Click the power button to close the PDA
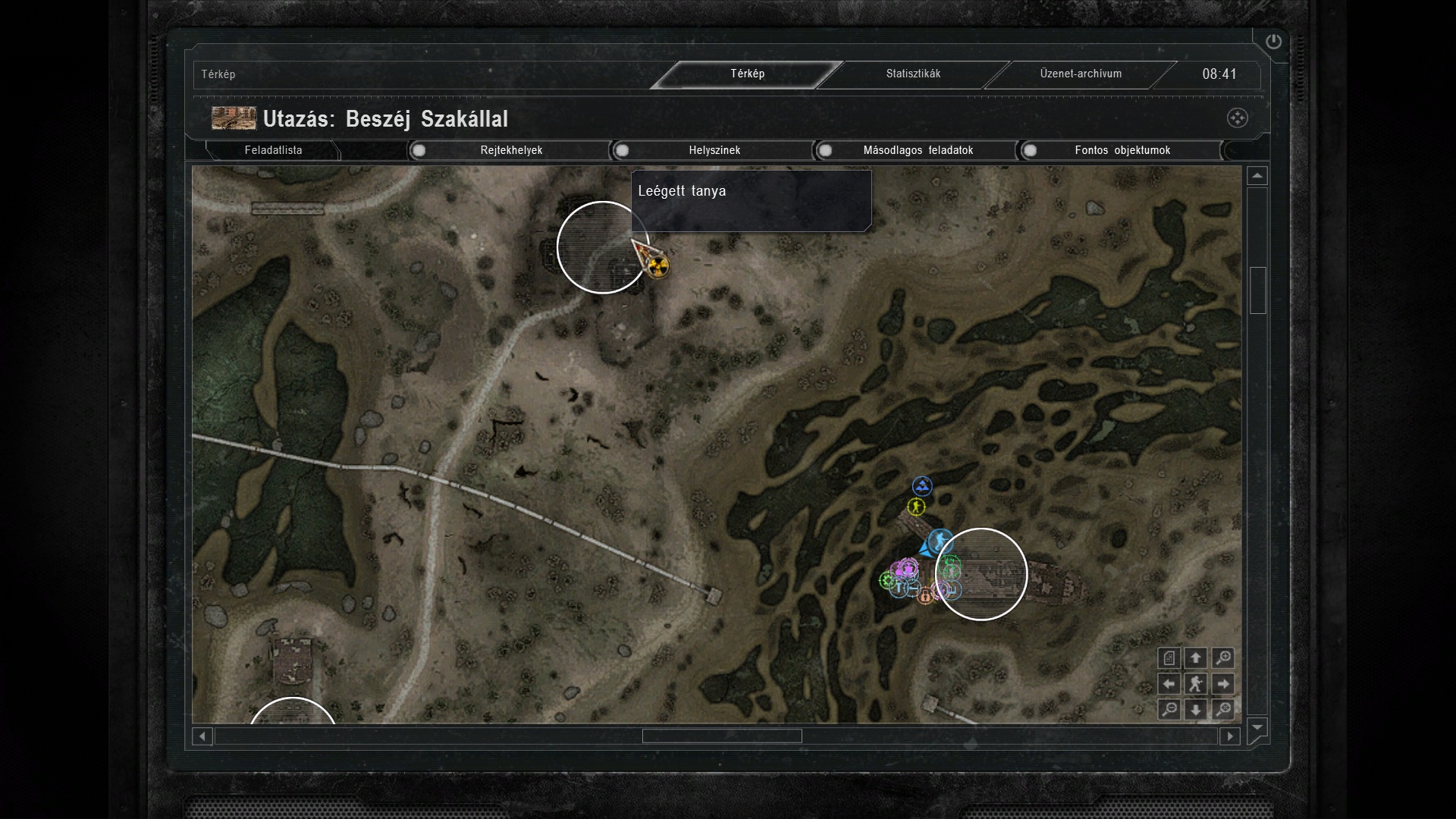 pyautogui.click(x=1273, y=42)
